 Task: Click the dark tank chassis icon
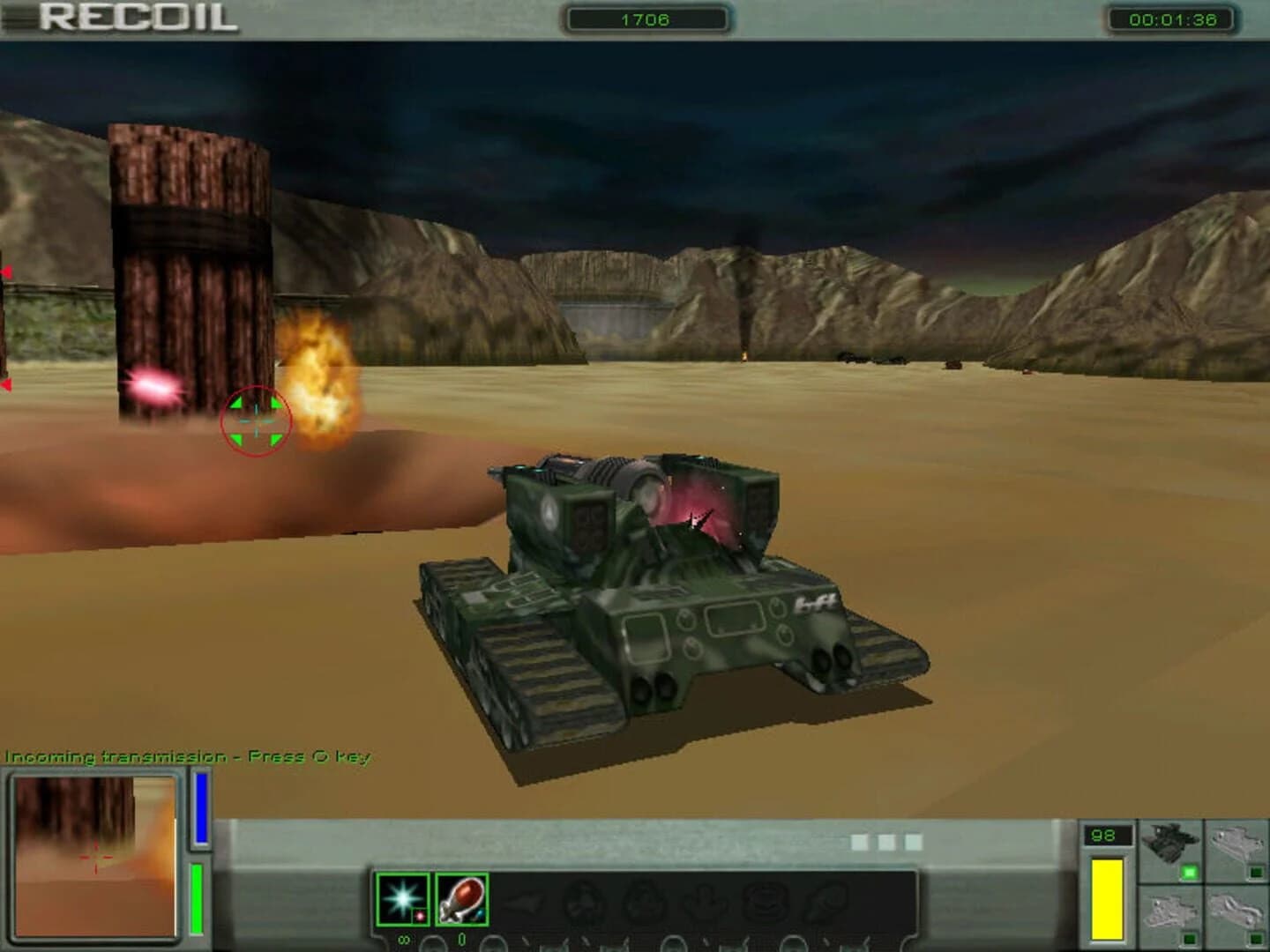pyautogui.click(x=1170, y=842)
